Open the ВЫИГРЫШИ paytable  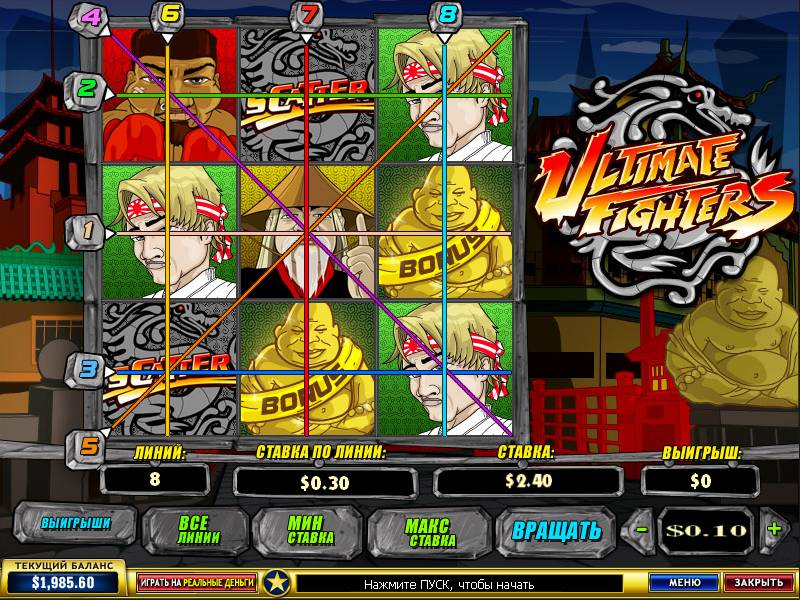click(x=75, y=524)
